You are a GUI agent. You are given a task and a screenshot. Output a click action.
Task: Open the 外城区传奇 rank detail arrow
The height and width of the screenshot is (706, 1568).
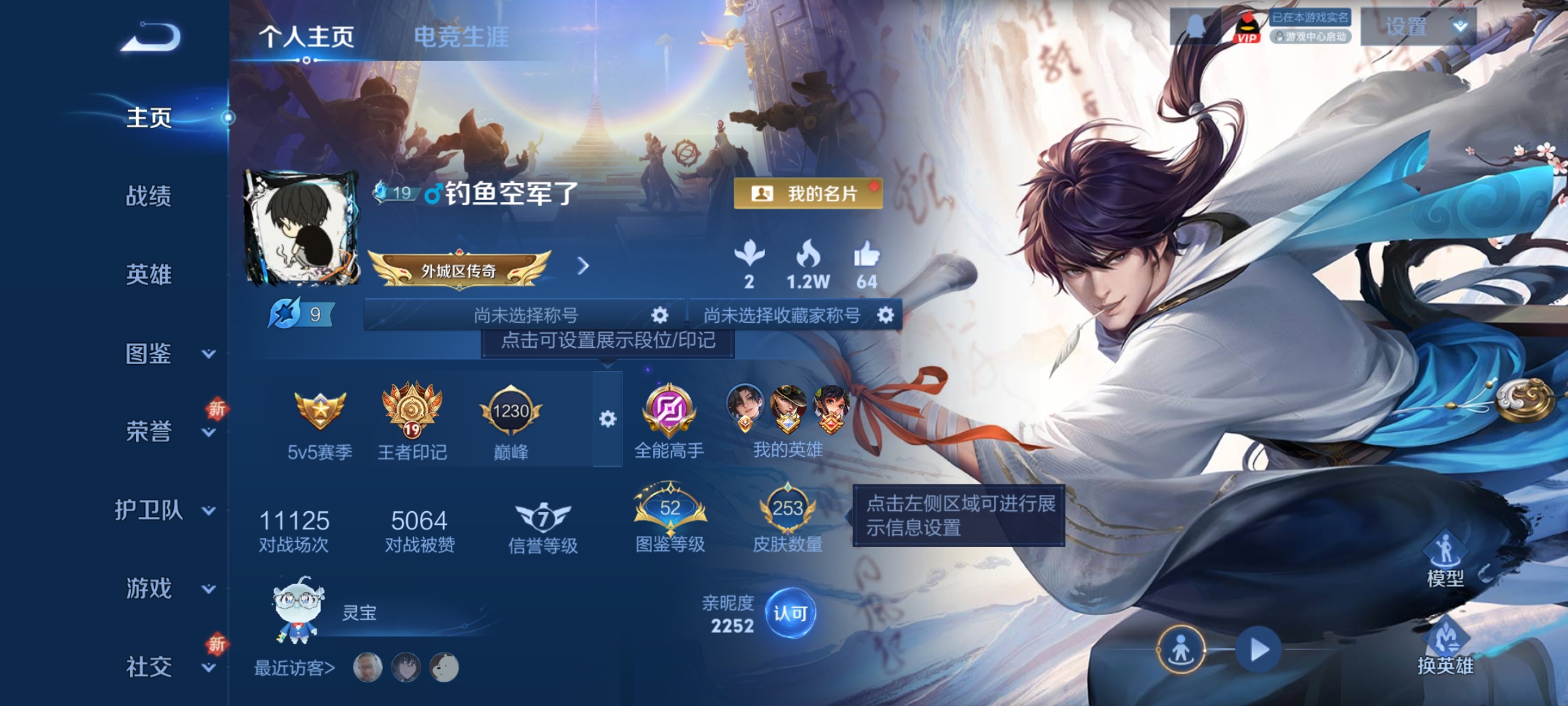coord(583,267)
